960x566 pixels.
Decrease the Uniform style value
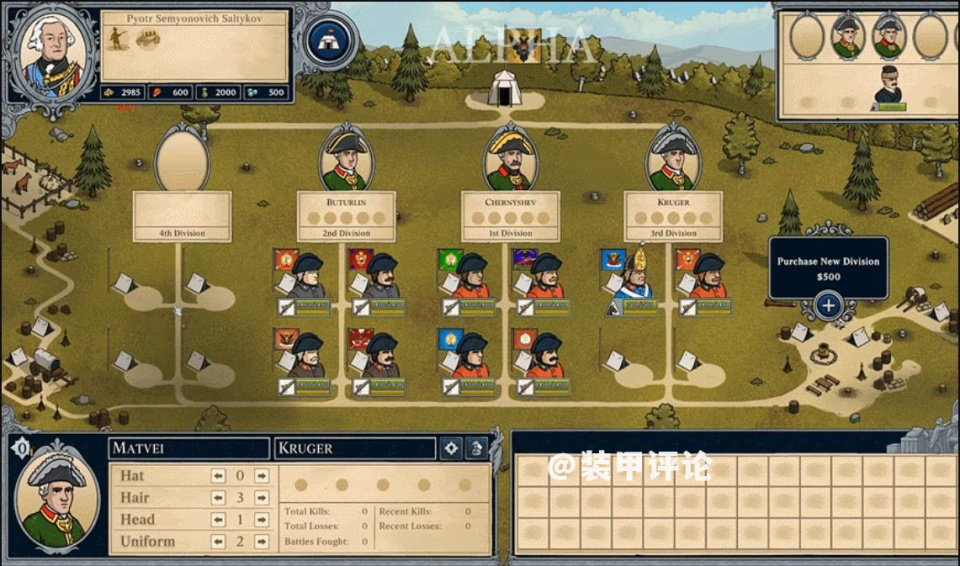[x=218, y=542]
